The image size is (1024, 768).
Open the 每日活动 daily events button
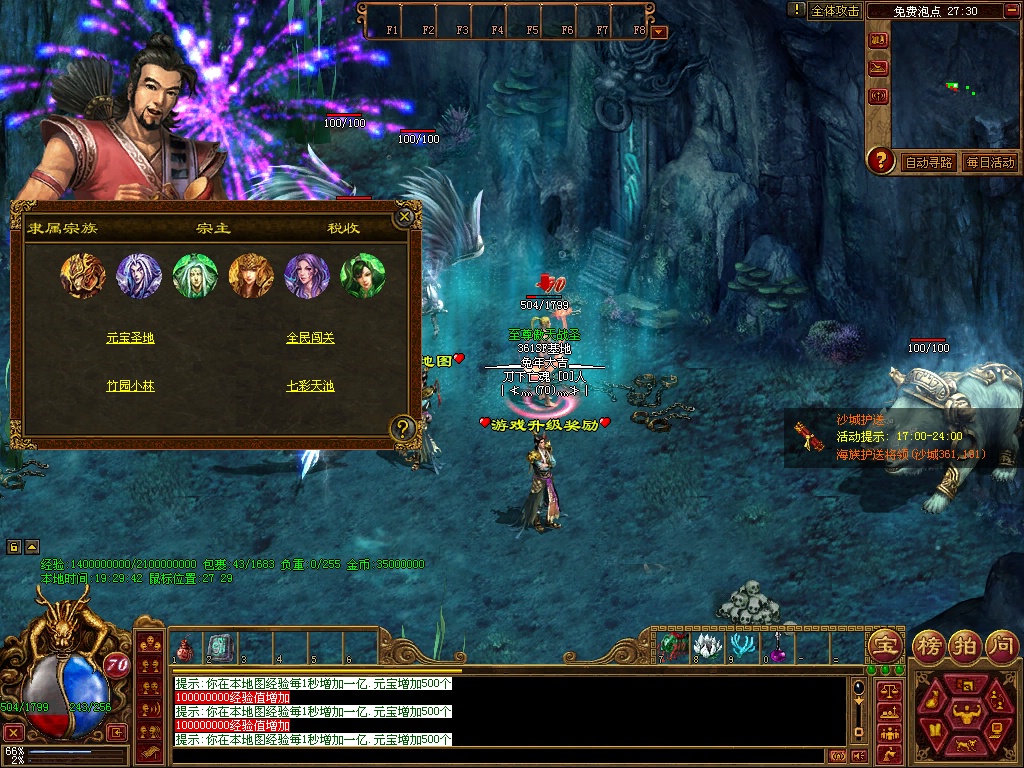(990, 162)
